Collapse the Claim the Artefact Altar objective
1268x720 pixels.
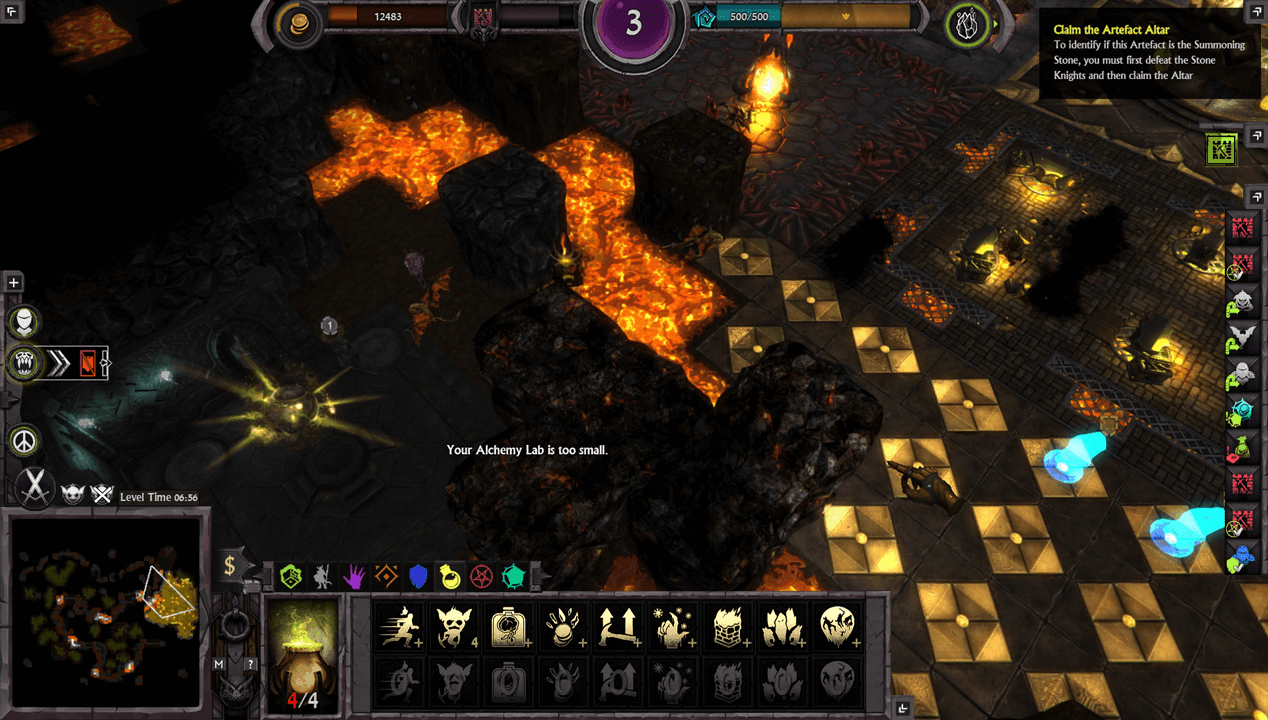1255,14
